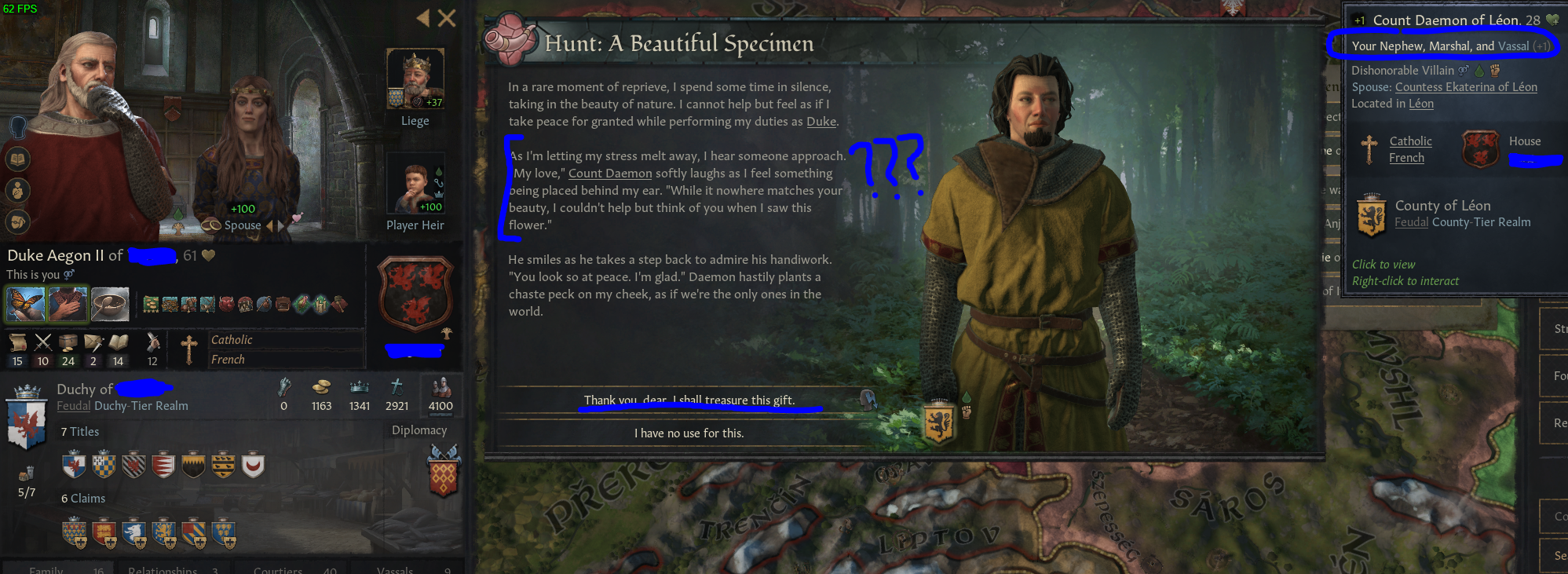
Task: Open Count Daemon's character link in event text
Action: (609, 173)
